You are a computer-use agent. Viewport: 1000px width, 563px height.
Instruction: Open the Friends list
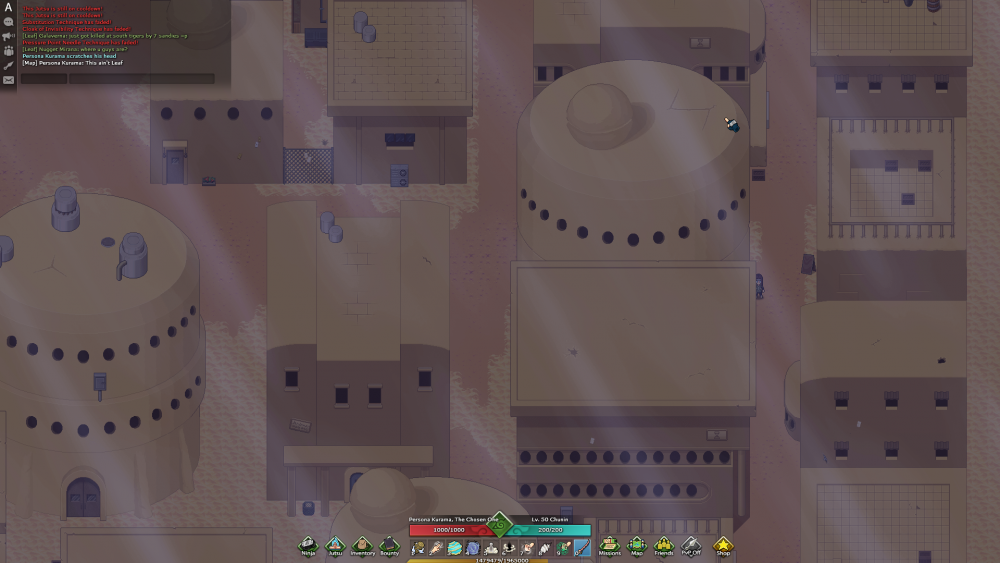tap(663, 545)
